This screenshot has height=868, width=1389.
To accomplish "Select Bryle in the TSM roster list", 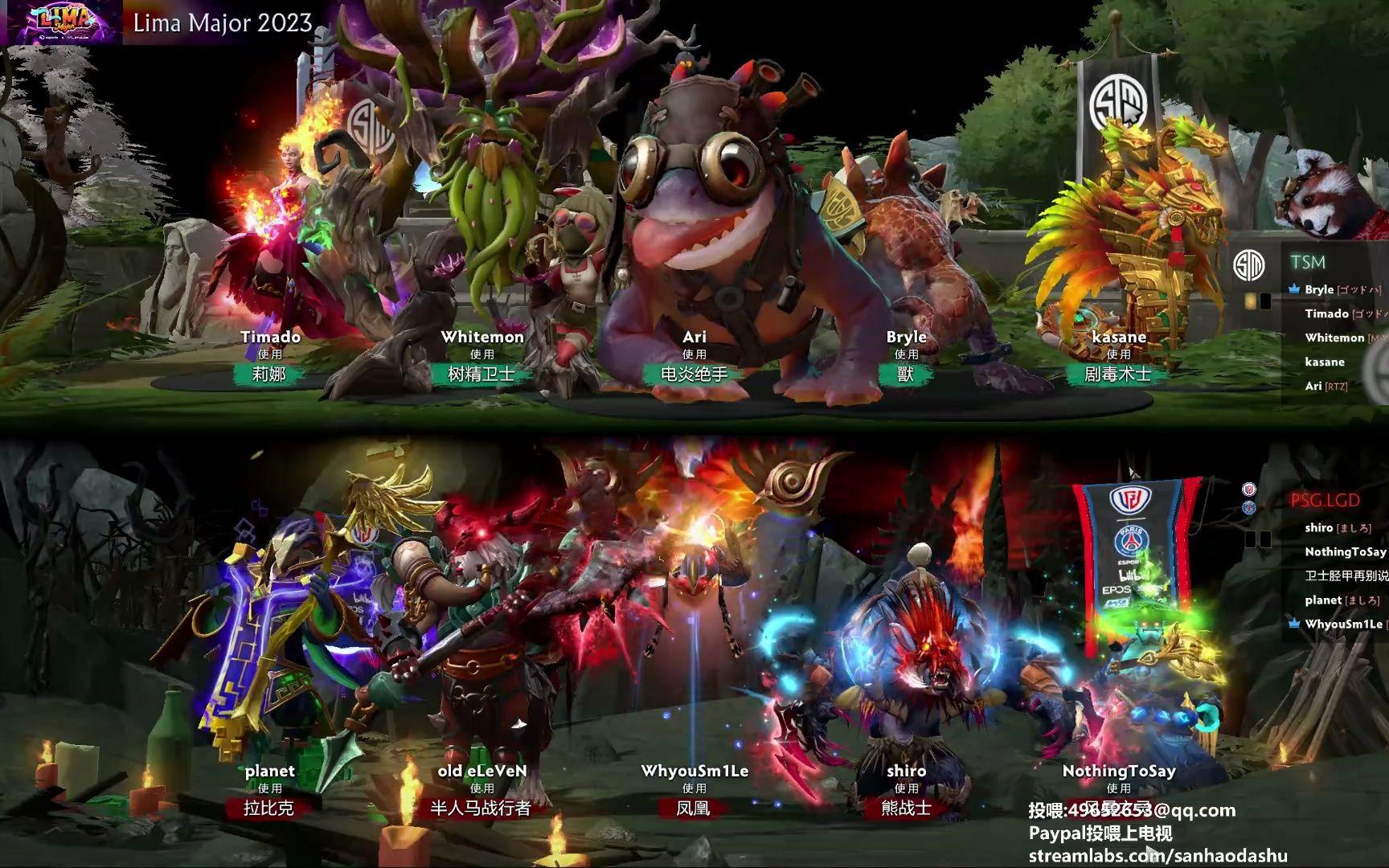I will tap(1319, 289).
